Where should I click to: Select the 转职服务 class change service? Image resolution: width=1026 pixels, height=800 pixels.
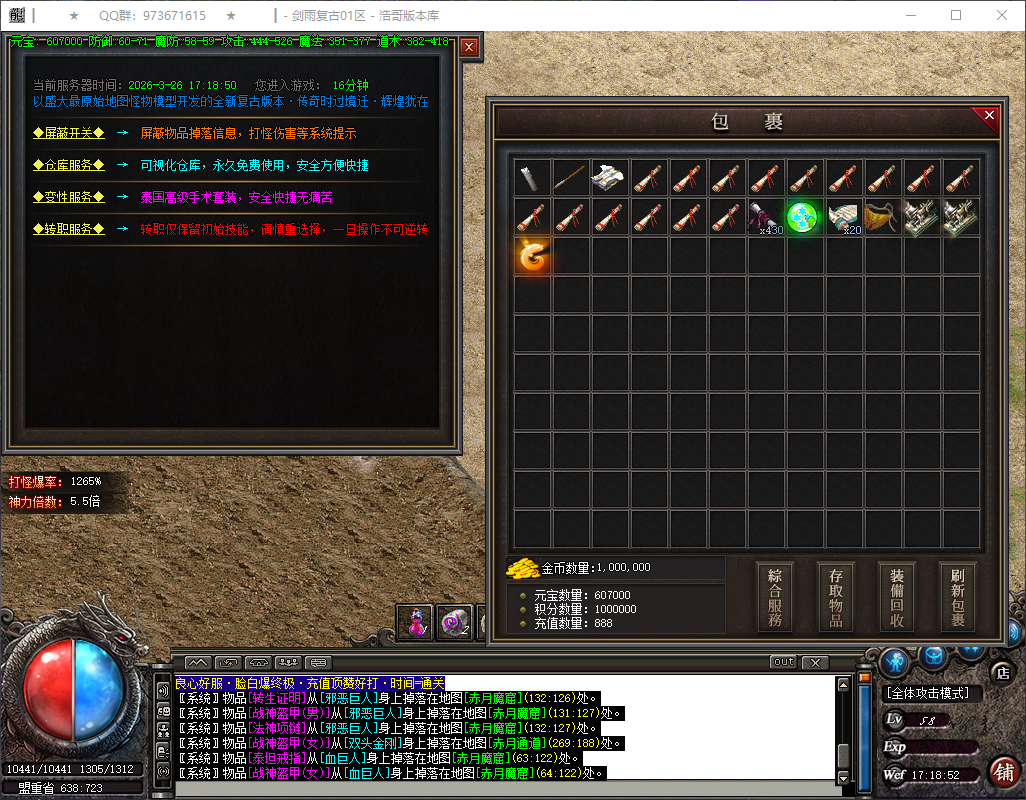(68, 229)
